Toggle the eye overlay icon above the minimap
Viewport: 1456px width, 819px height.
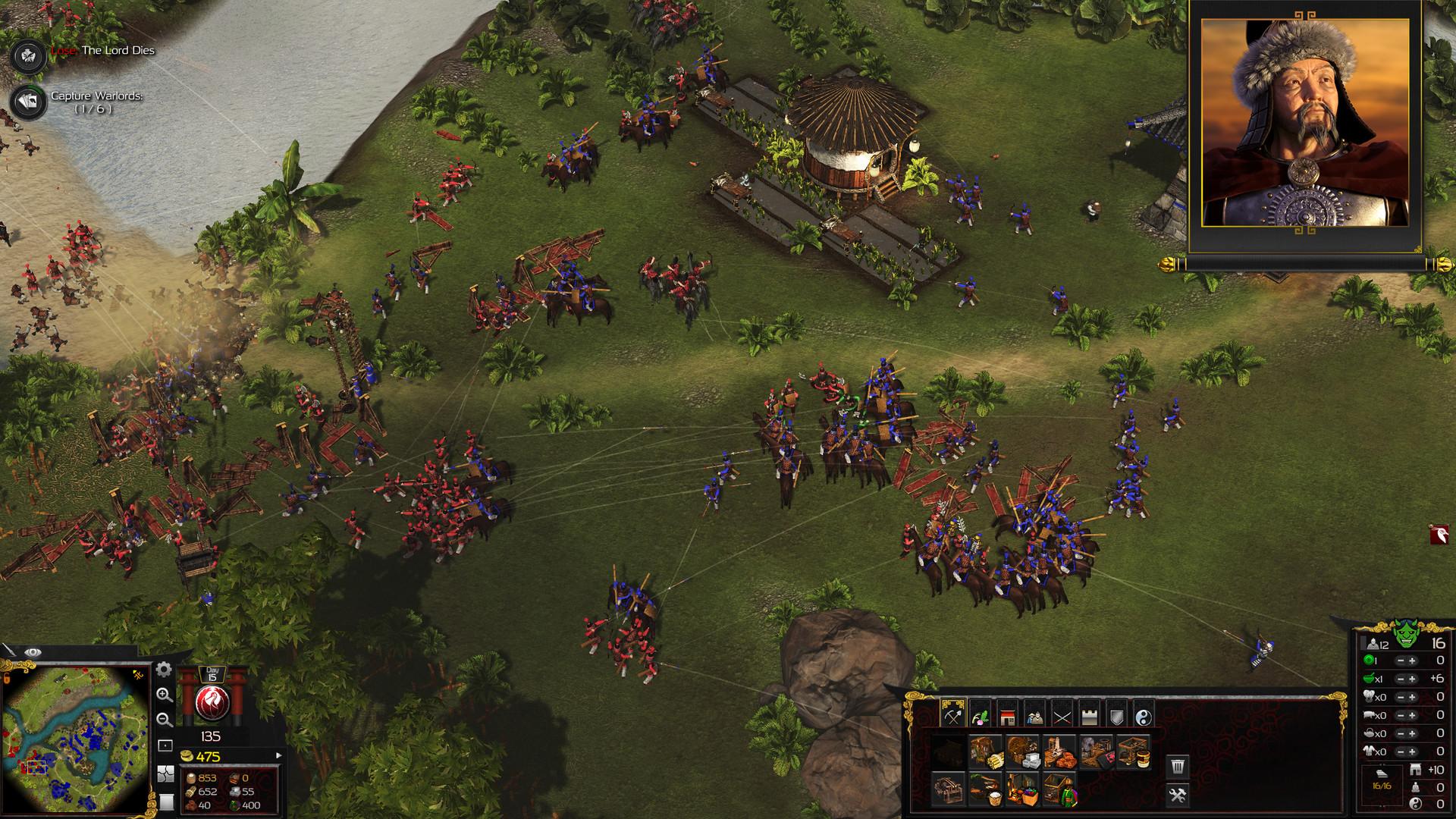click(33, 652)
